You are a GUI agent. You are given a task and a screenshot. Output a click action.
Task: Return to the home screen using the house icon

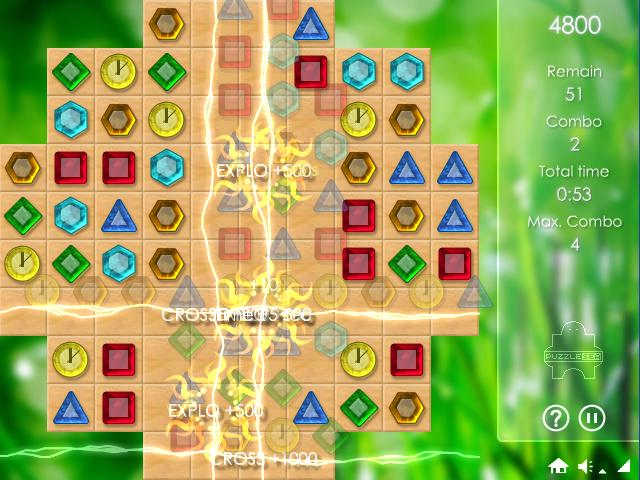(558, 466)
